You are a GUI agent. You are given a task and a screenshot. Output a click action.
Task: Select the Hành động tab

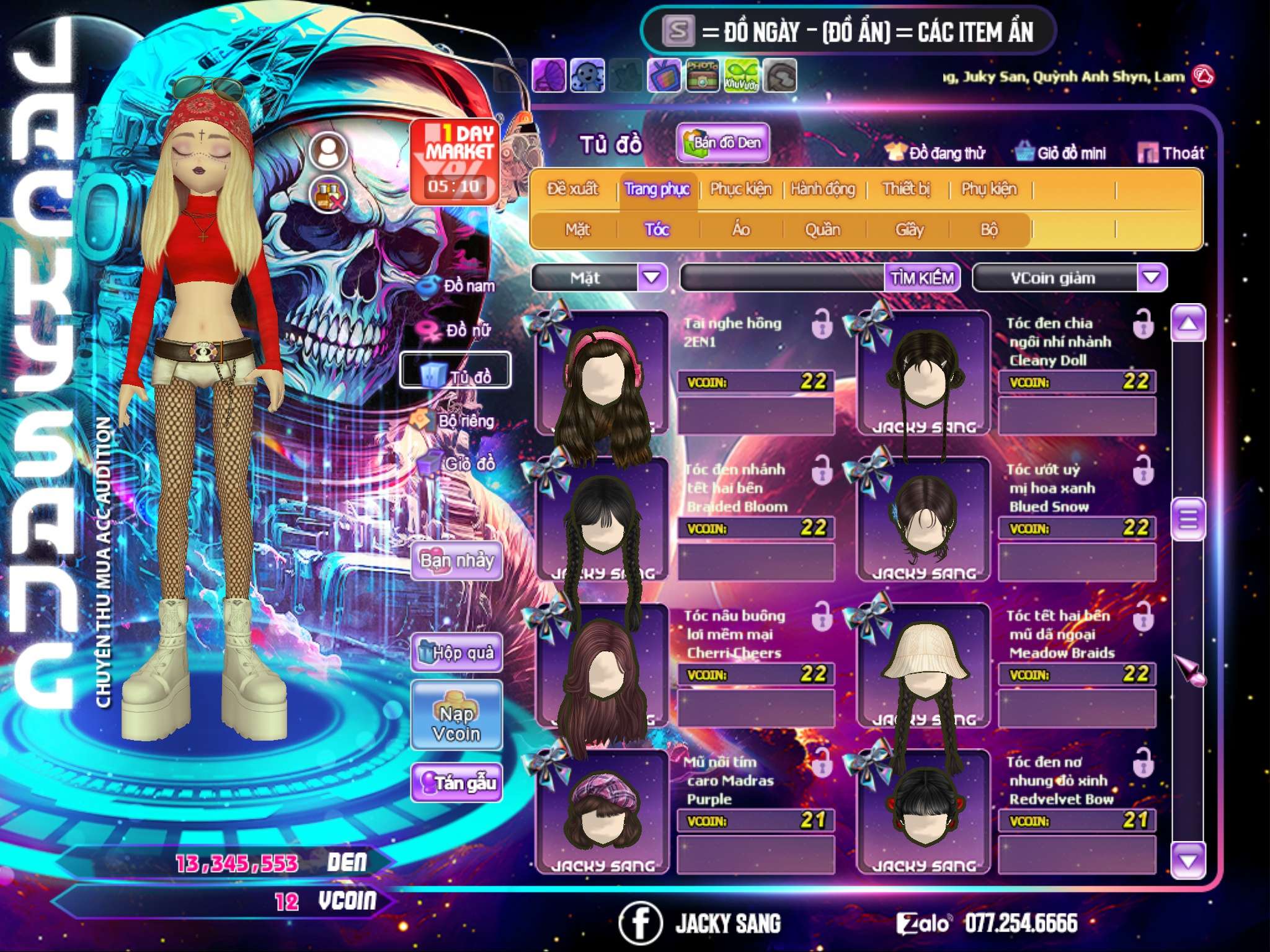point(822,189)
